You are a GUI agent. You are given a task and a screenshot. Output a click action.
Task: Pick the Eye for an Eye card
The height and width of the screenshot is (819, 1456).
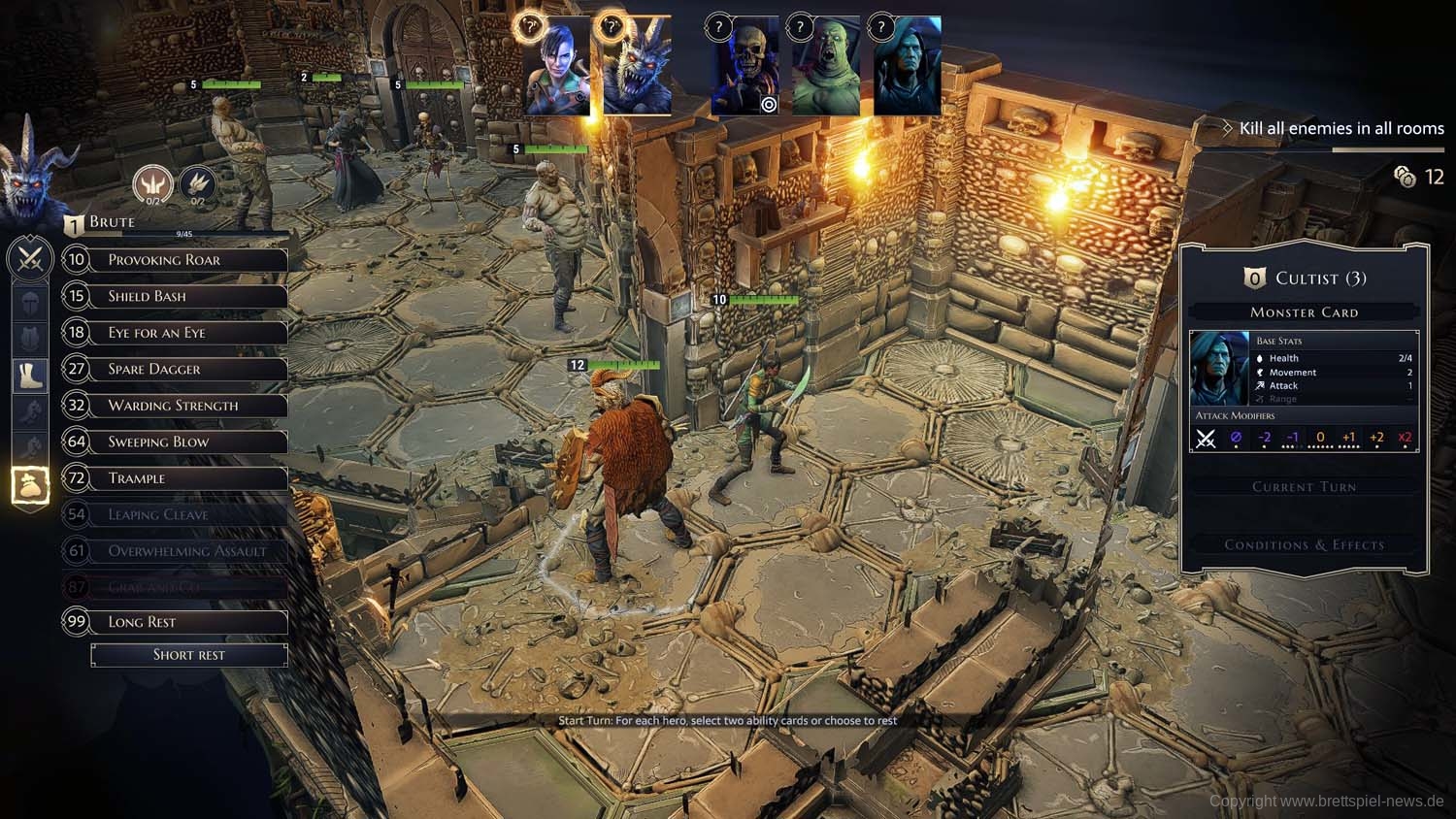pos(175,333)
